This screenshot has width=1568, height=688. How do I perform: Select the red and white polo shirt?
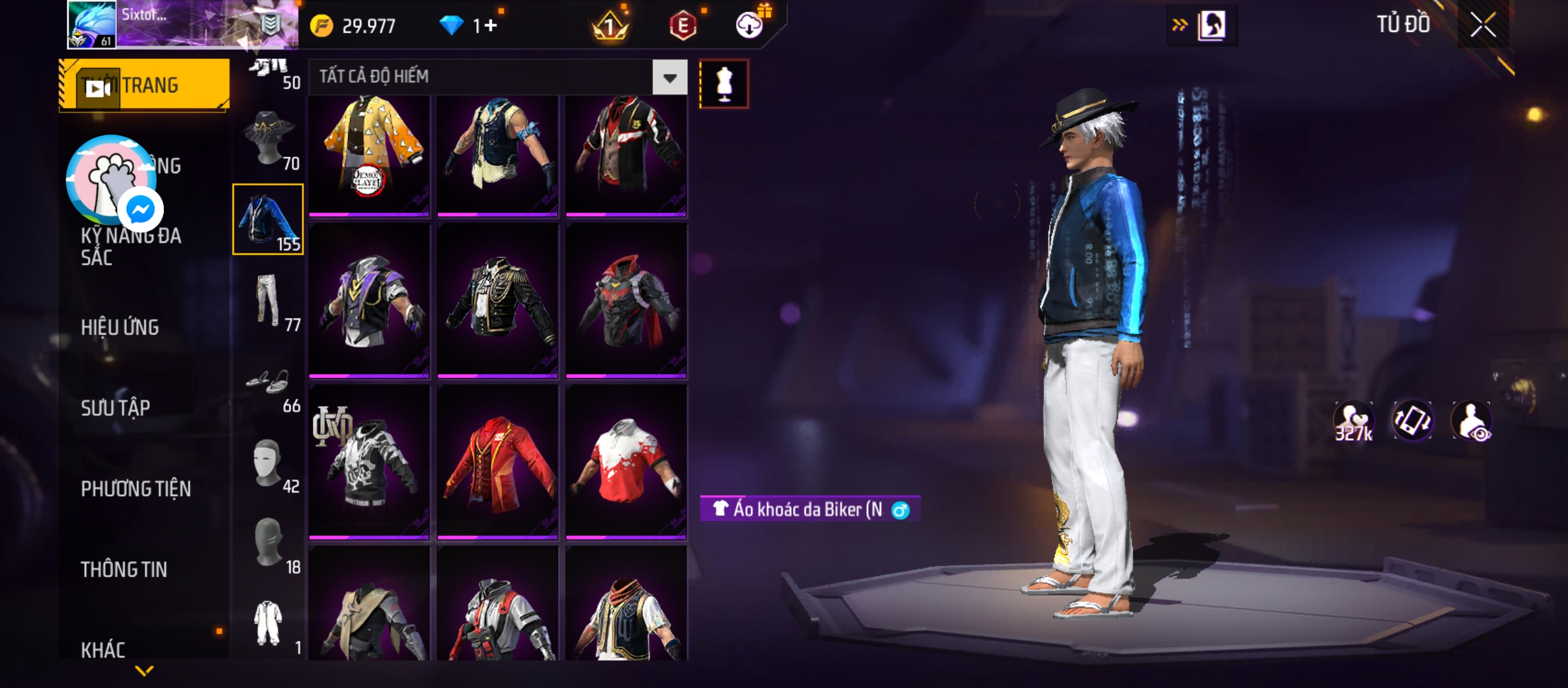[626, 462]
